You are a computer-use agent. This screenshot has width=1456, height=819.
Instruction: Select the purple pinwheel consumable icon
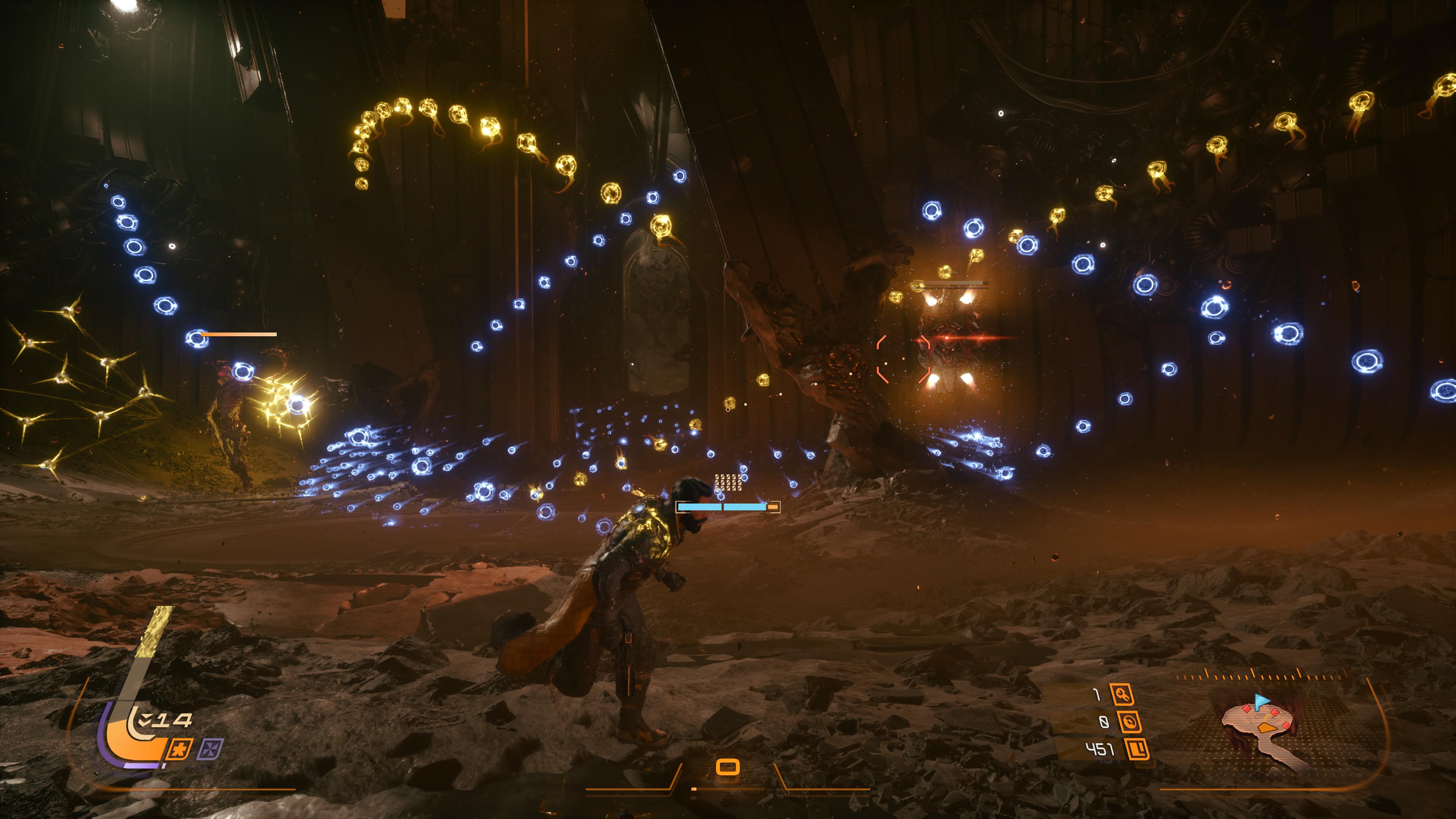tap(212, 750)
